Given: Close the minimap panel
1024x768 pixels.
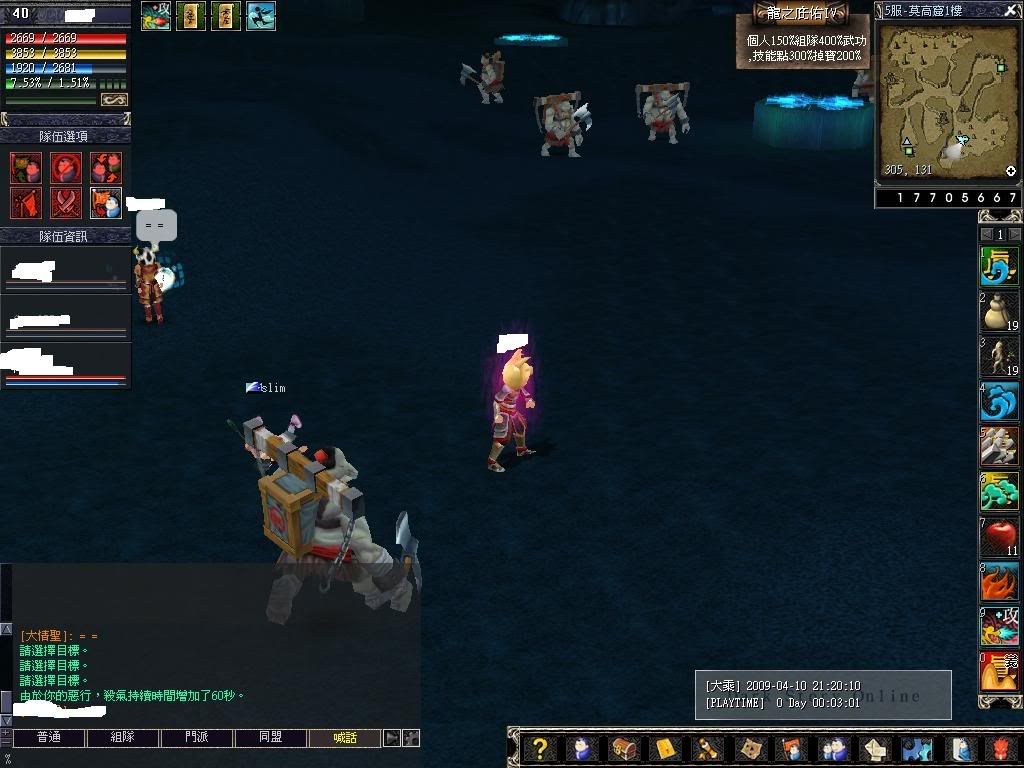Looking at the screenshot, I should point(1012,10).
